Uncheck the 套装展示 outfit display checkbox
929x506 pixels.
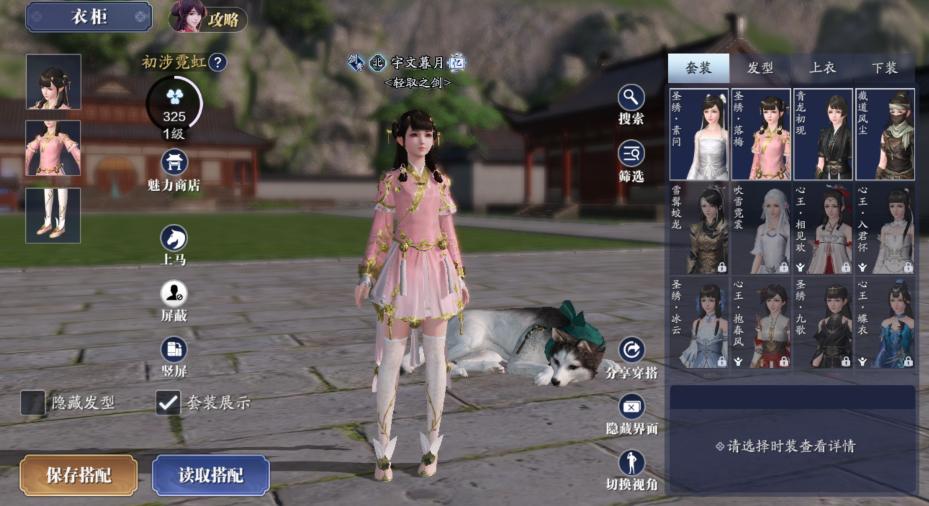coord(168,403)
